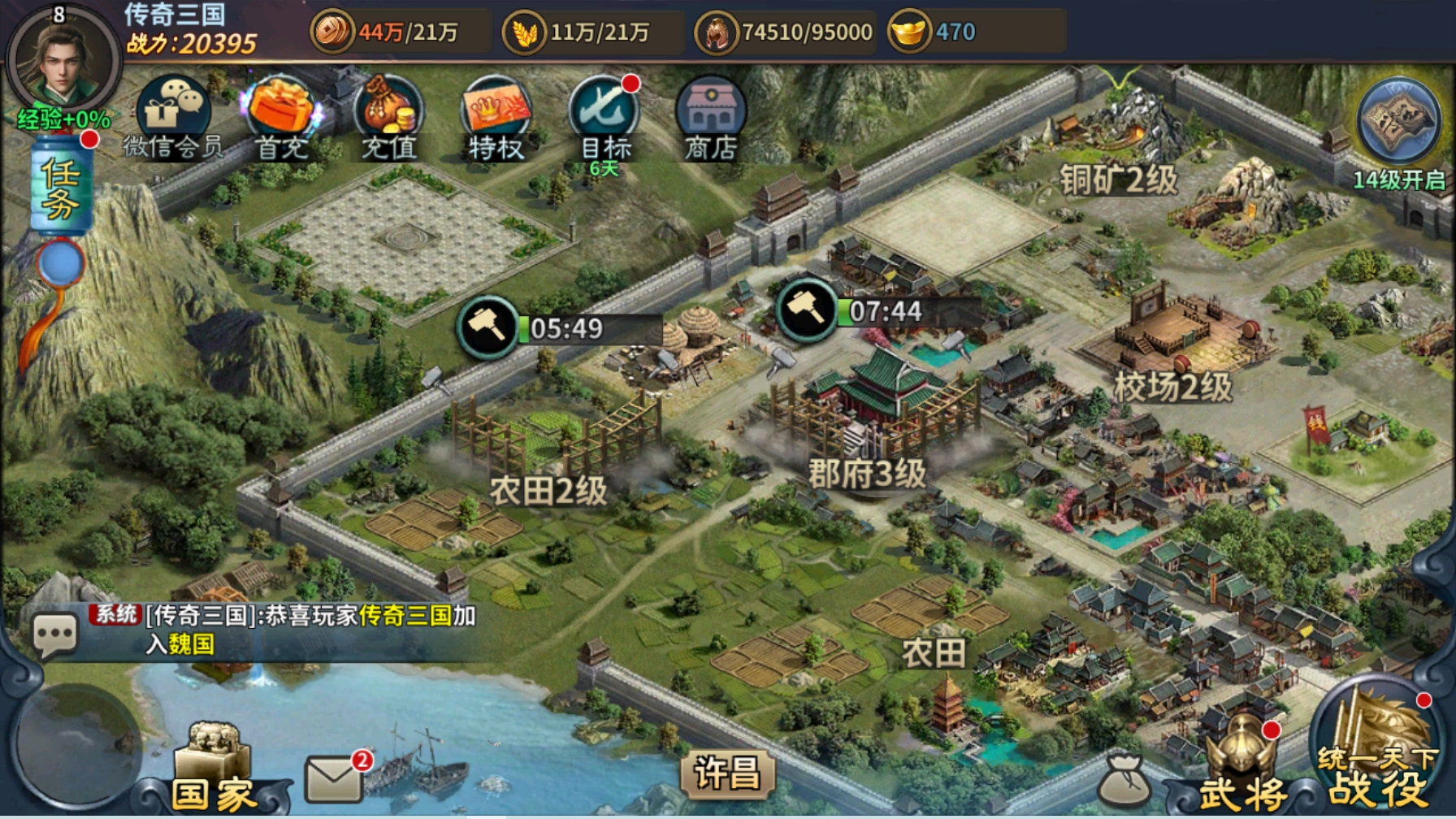Click the 许昌 city name button
The height and width of the screenshot is (819, 1456).
(x=727, y=772)
